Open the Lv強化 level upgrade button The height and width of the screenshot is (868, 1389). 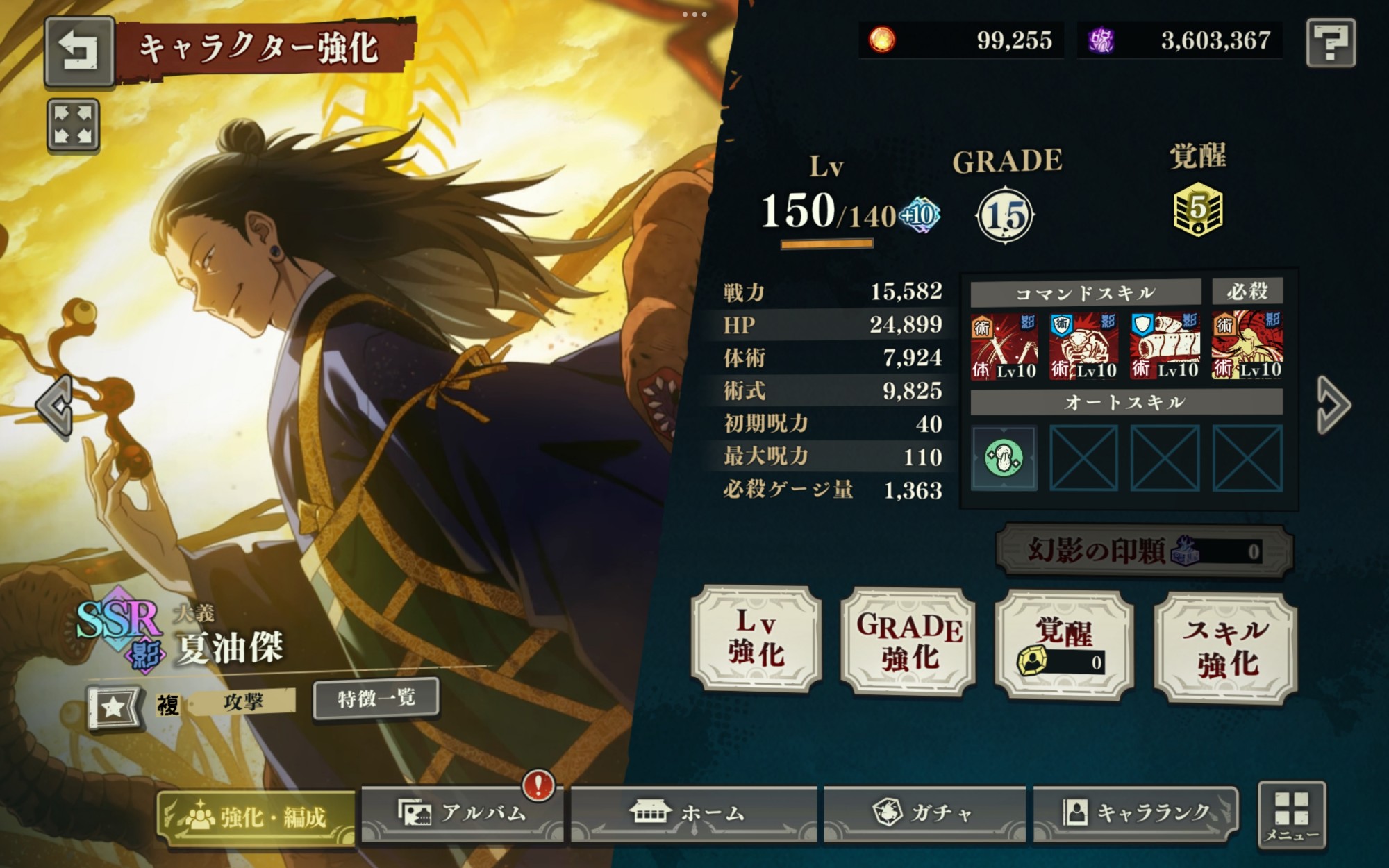756,639
